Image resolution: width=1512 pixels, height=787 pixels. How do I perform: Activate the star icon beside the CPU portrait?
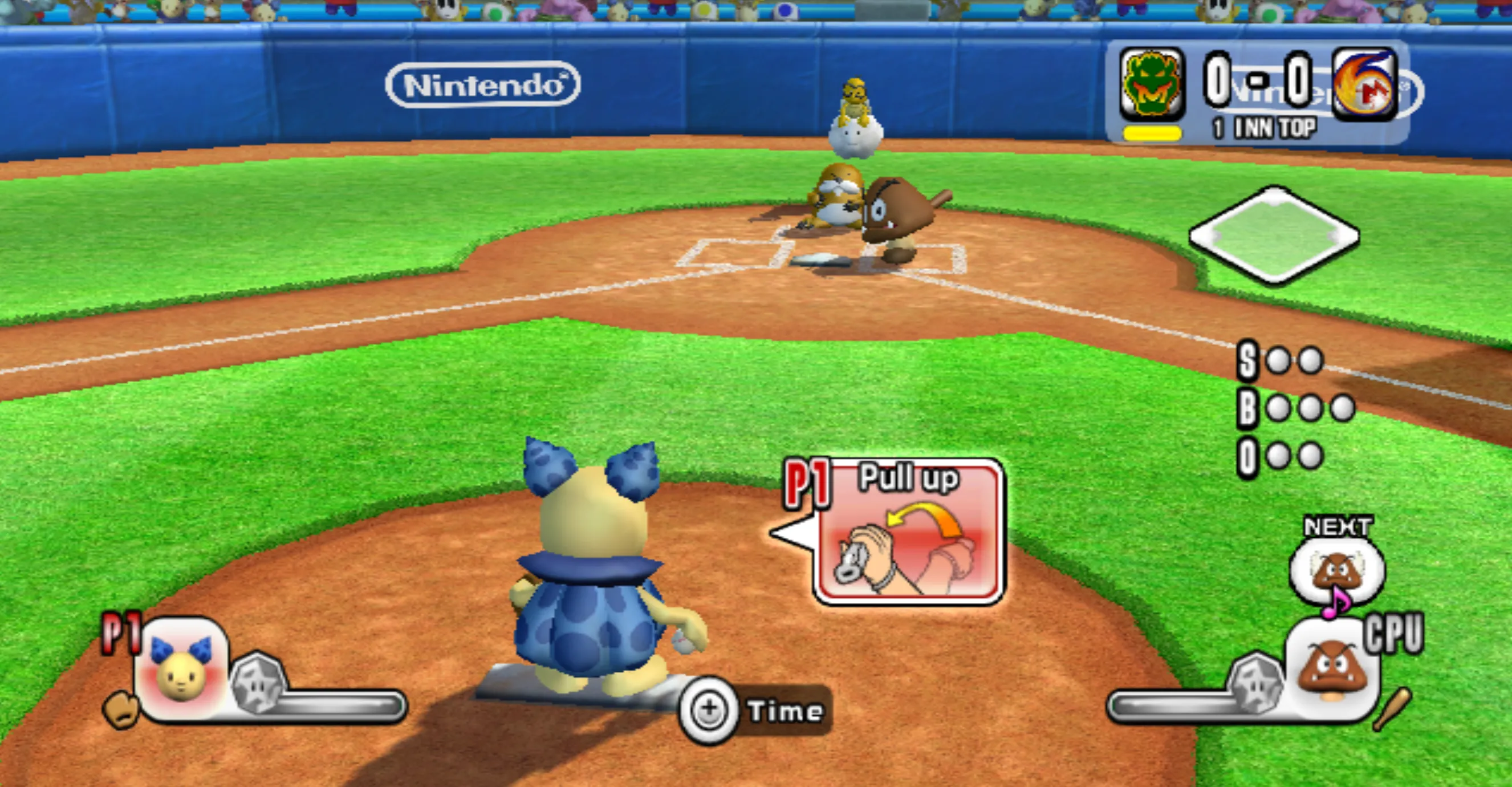pos(1256,681)
